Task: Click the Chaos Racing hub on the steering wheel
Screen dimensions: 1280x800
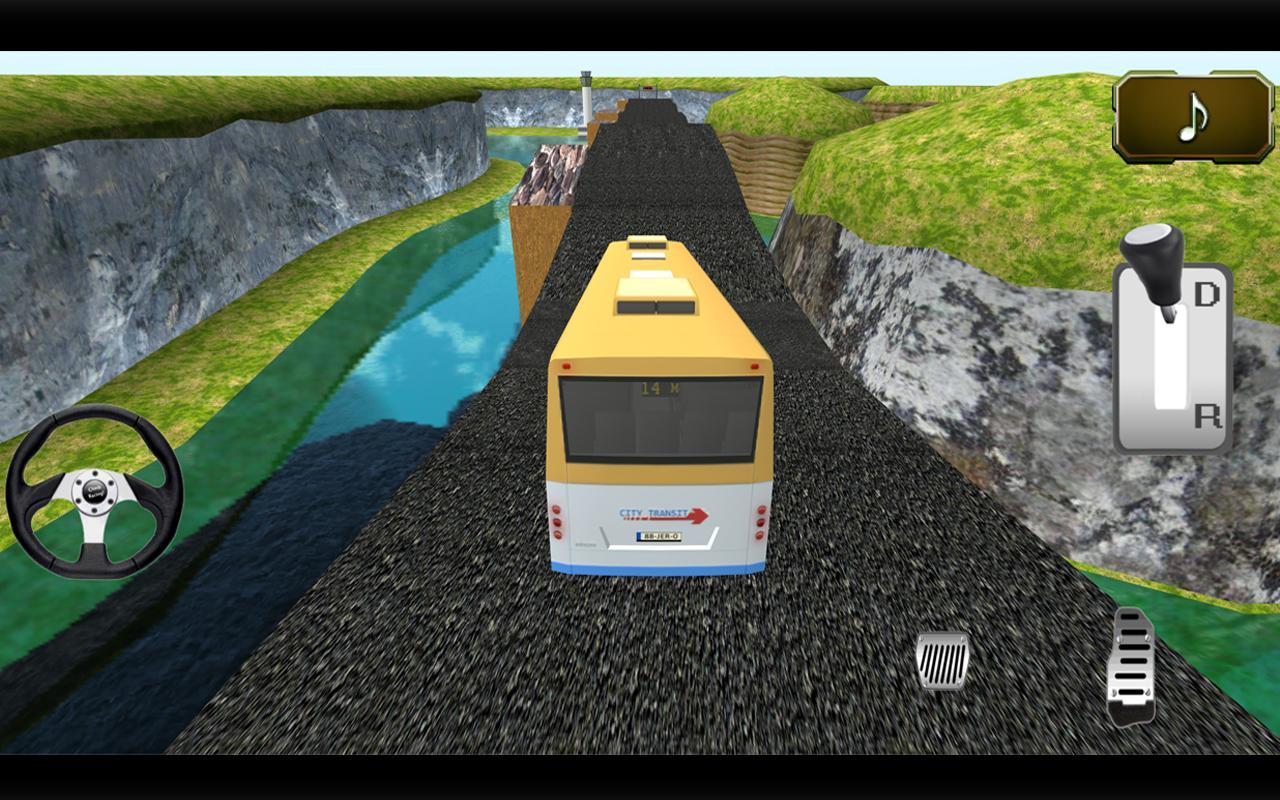Action: pos(95,490)
